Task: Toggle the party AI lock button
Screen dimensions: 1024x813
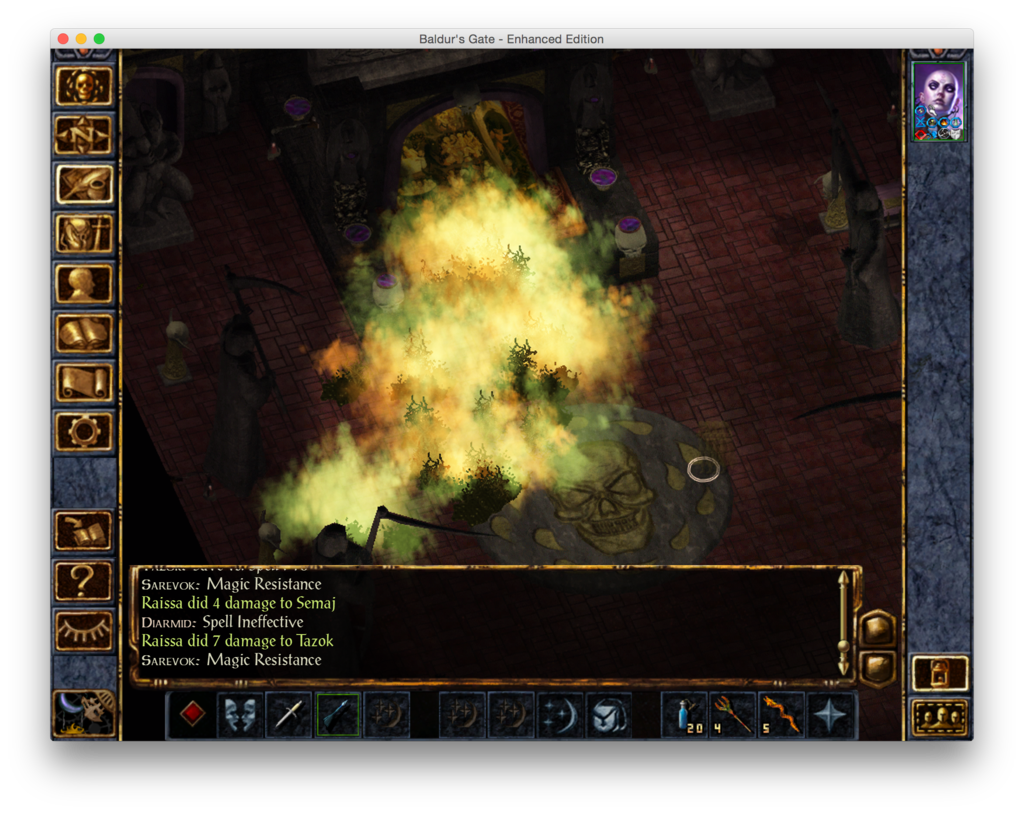Action: pos(940,673)
